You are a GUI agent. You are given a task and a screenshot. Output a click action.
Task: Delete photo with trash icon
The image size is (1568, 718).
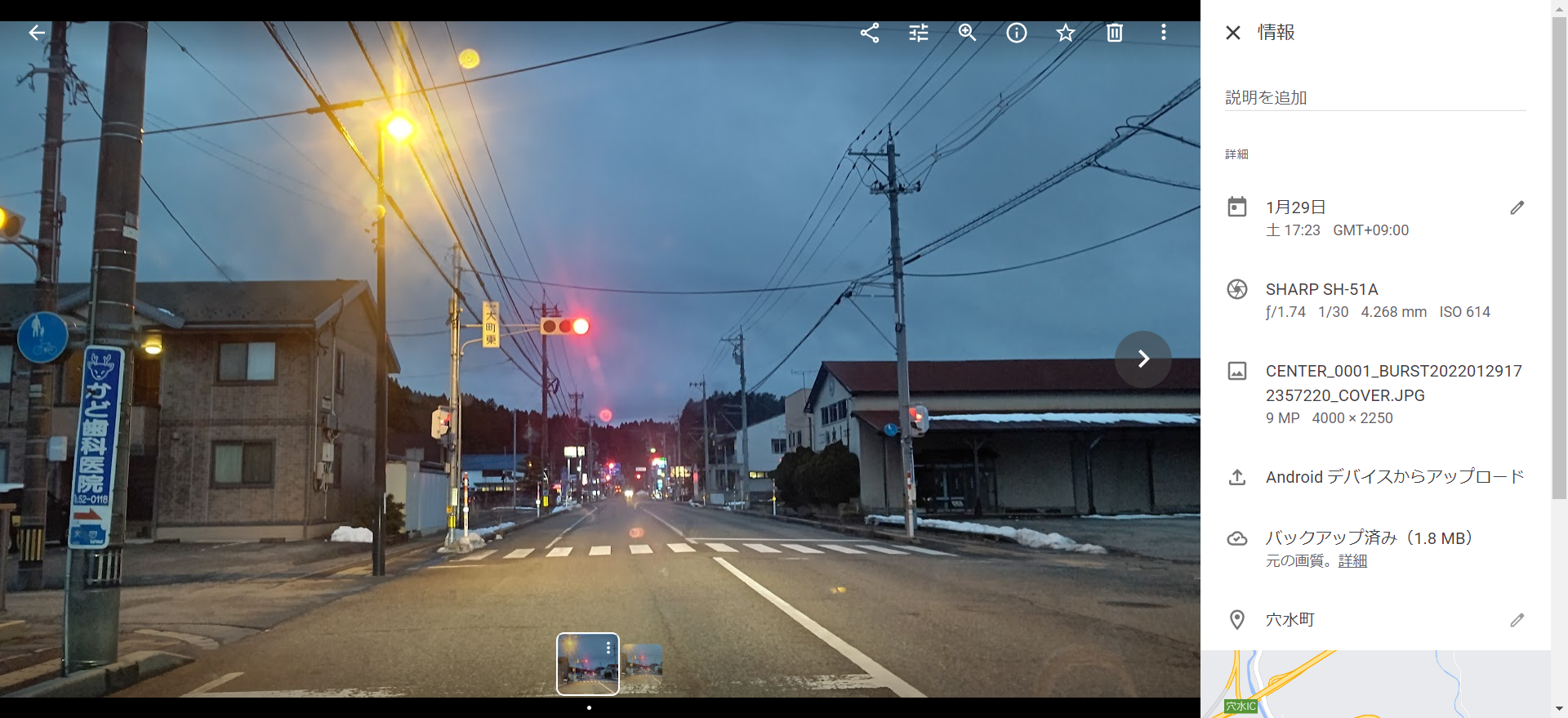click(1115, 33)
